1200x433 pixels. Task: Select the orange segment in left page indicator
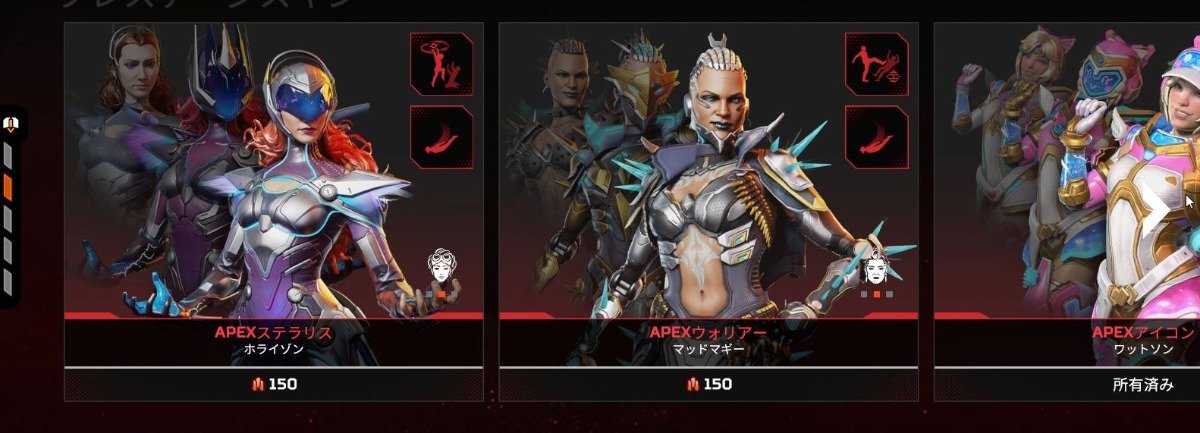8,187
